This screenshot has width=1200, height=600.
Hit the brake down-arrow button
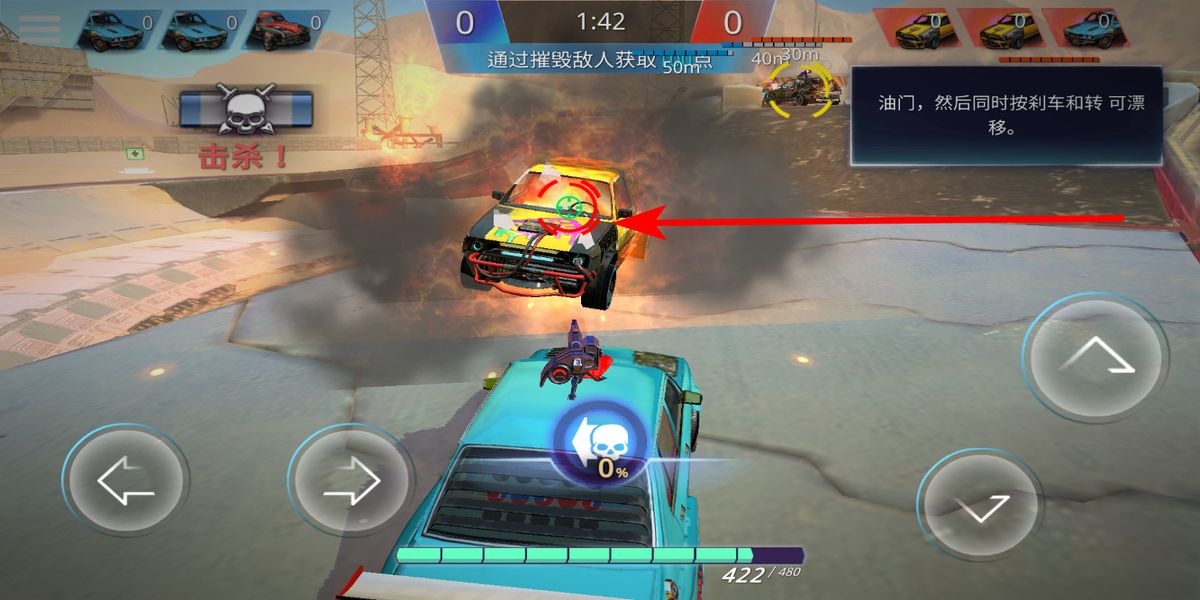tap(981, 505)
